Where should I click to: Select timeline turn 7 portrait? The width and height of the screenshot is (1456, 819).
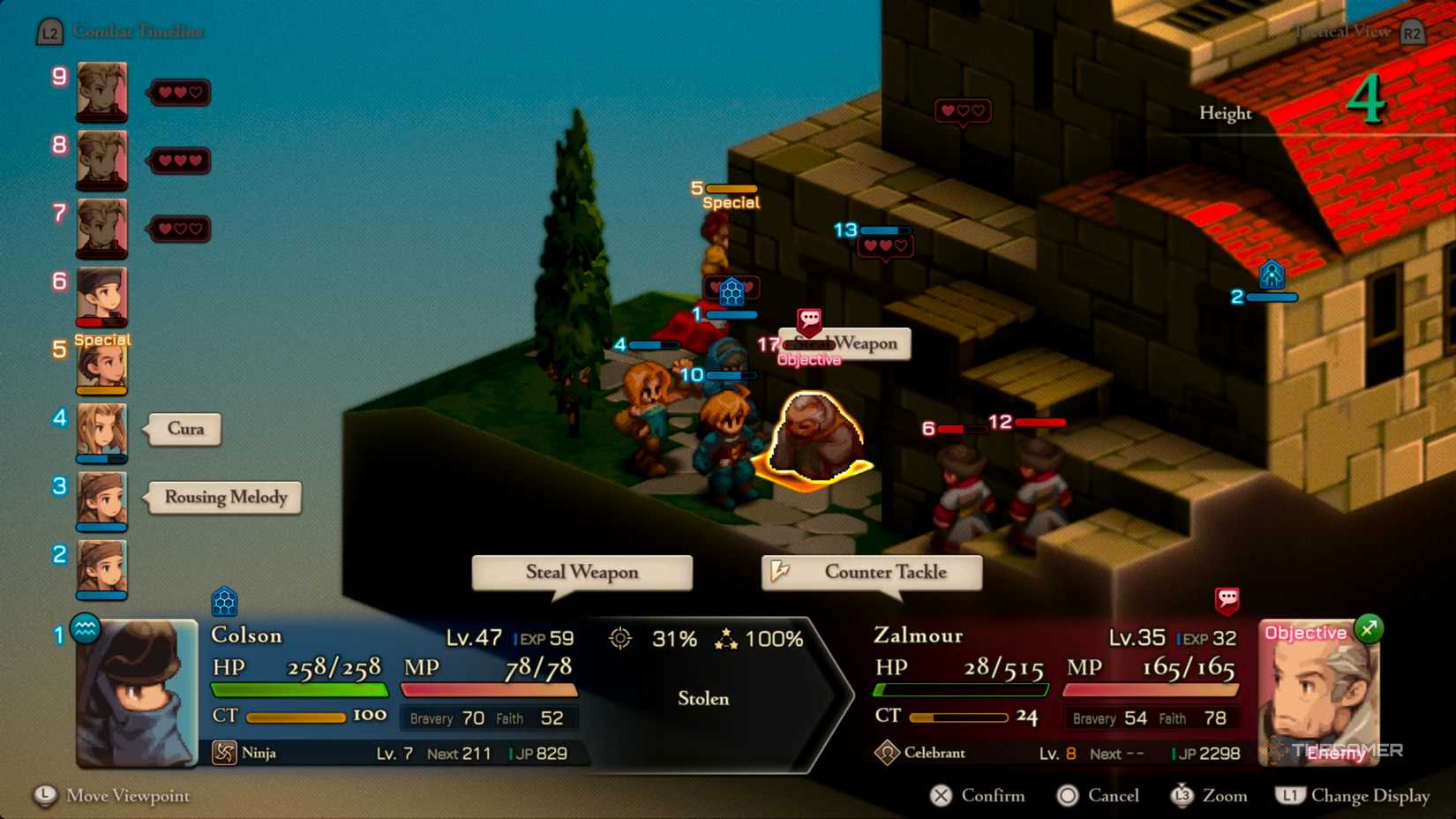pos(101,229)
